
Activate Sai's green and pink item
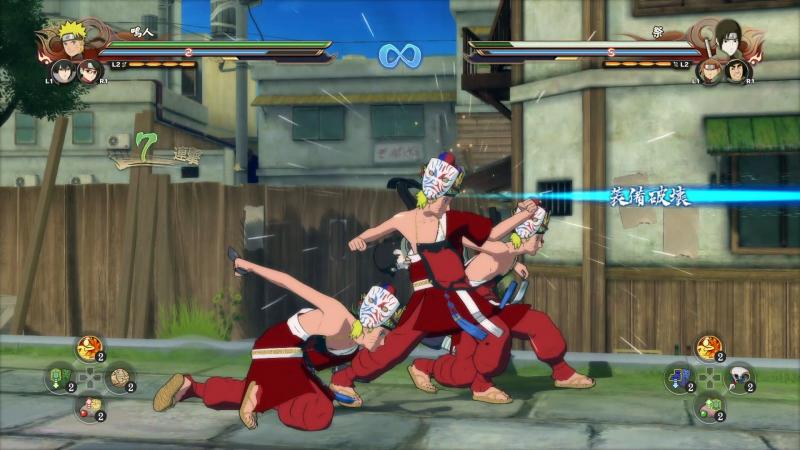pyautogui.click(x=708, y=407)
